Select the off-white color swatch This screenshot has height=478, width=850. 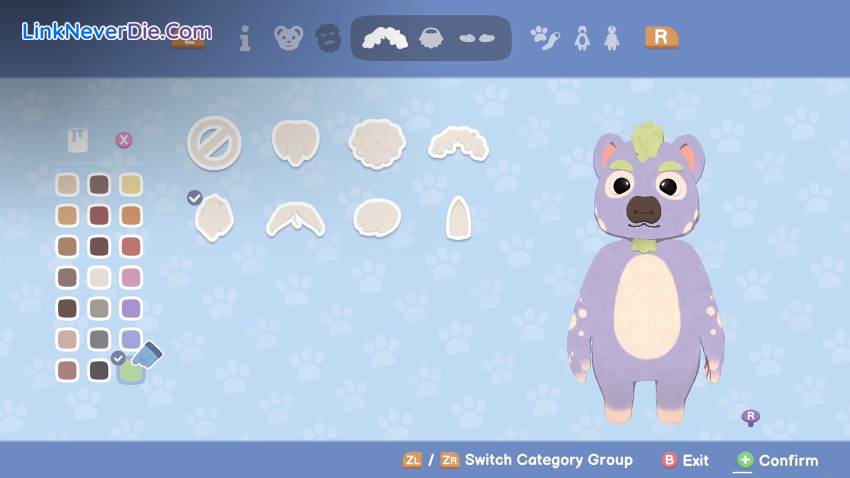pos(99,277)
